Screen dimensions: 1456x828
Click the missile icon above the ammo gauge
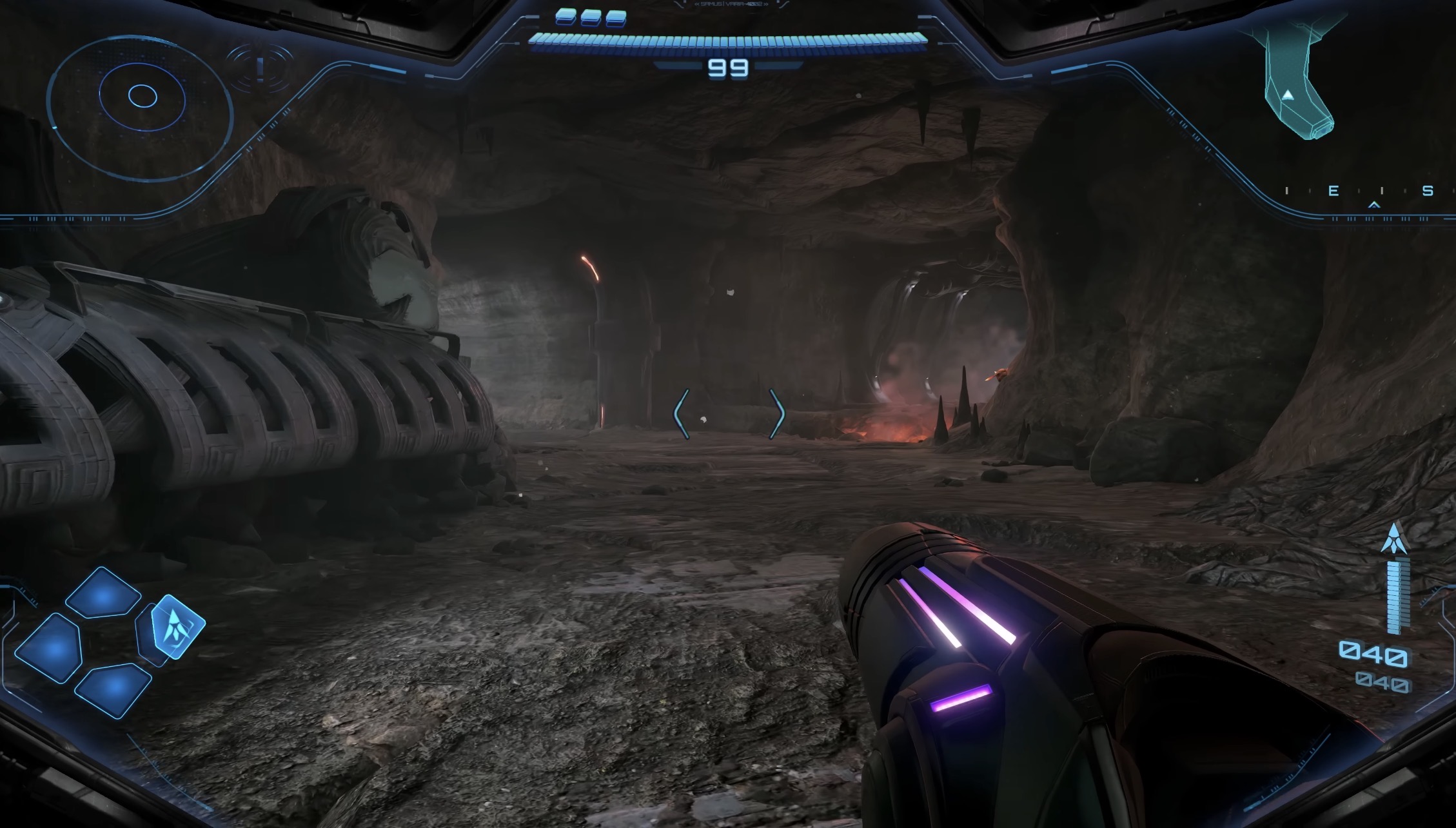point(1396,539)
